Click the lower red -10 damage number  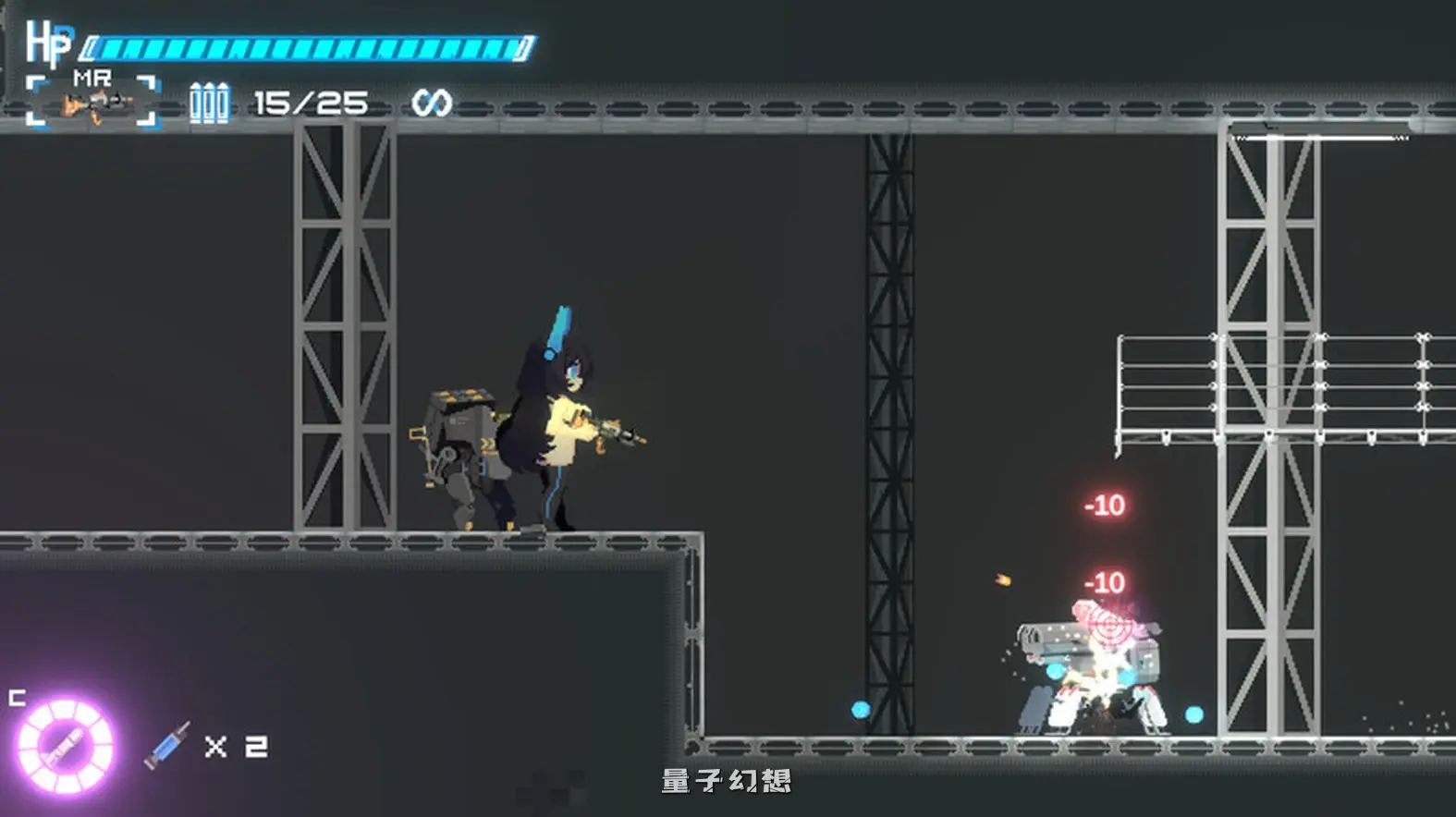(1103, 582)
